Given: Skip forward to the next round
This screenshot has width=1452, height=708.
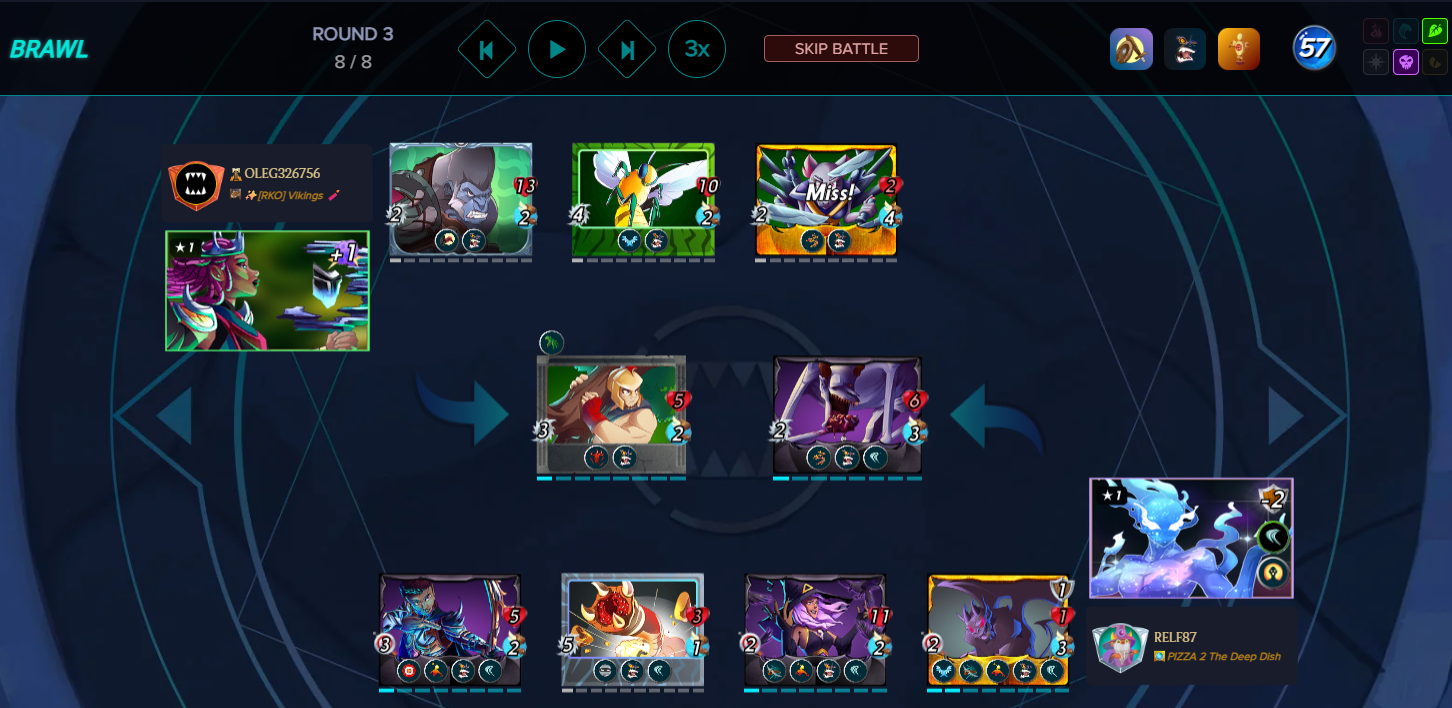Looking at the screenshot, I should pyautogui.click(x=627, y=49).
